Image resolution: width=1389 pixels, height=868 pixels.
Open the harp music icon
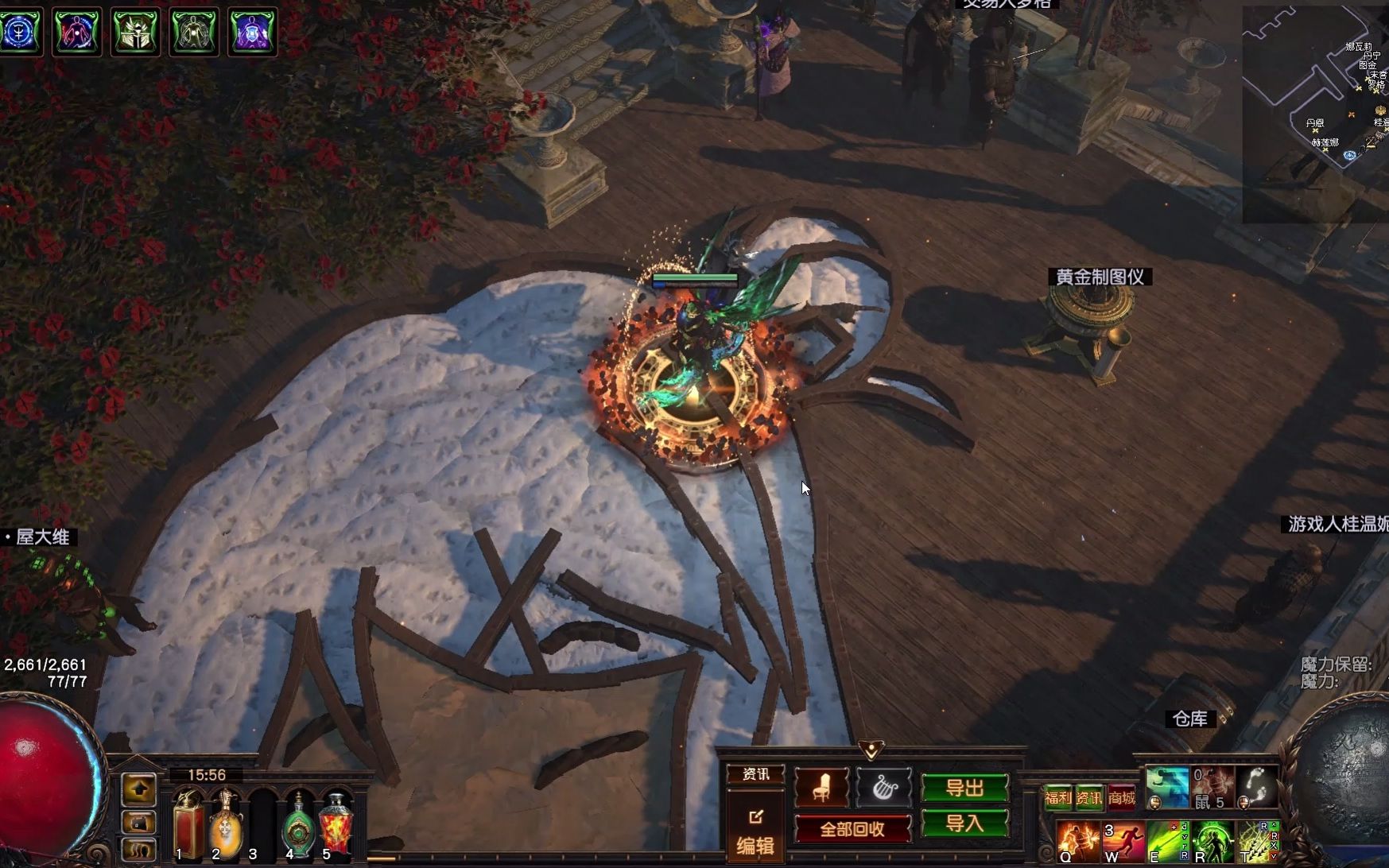(883, 787)
